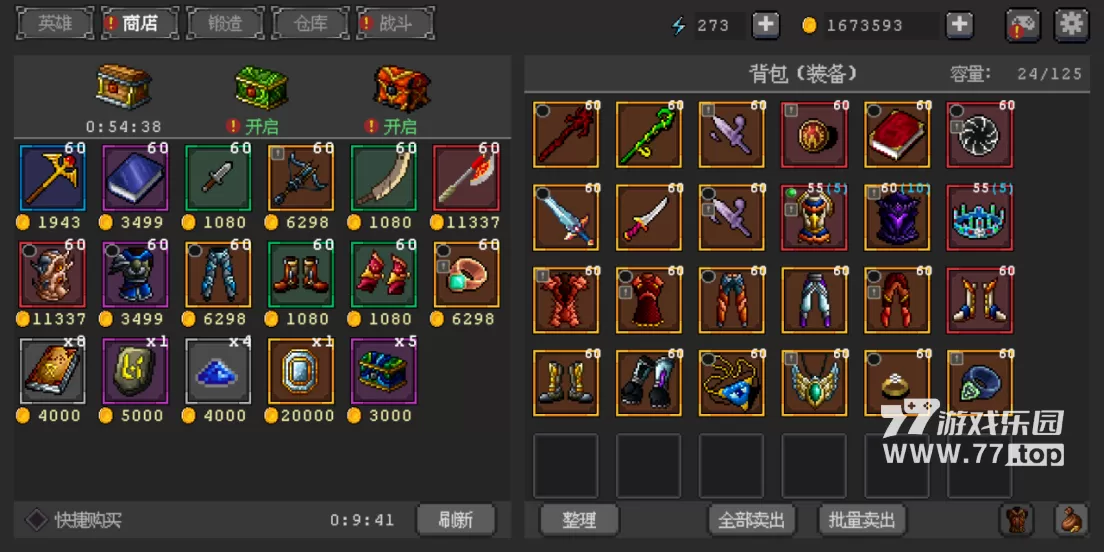1104x552 pixels.
Task: Switch to the 英雄 tab
Action: click(55, 23)
